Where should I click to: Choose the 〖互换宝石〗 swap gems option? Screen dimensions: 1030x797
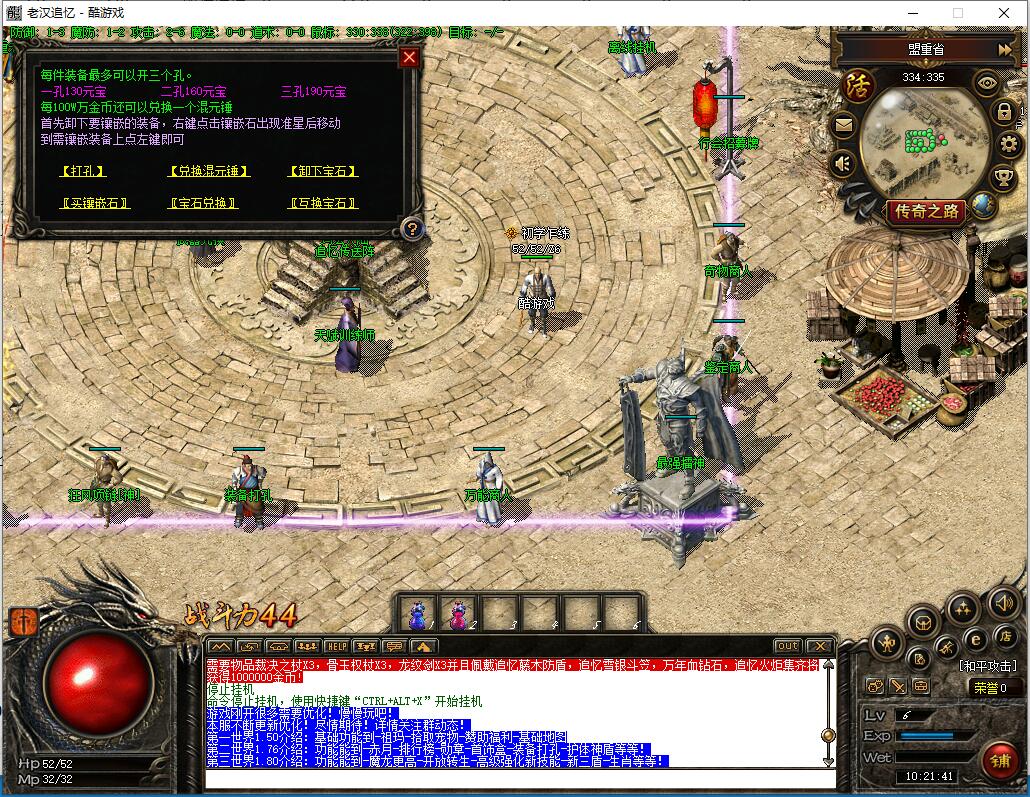pyautogui.click(x=323, y=203)
